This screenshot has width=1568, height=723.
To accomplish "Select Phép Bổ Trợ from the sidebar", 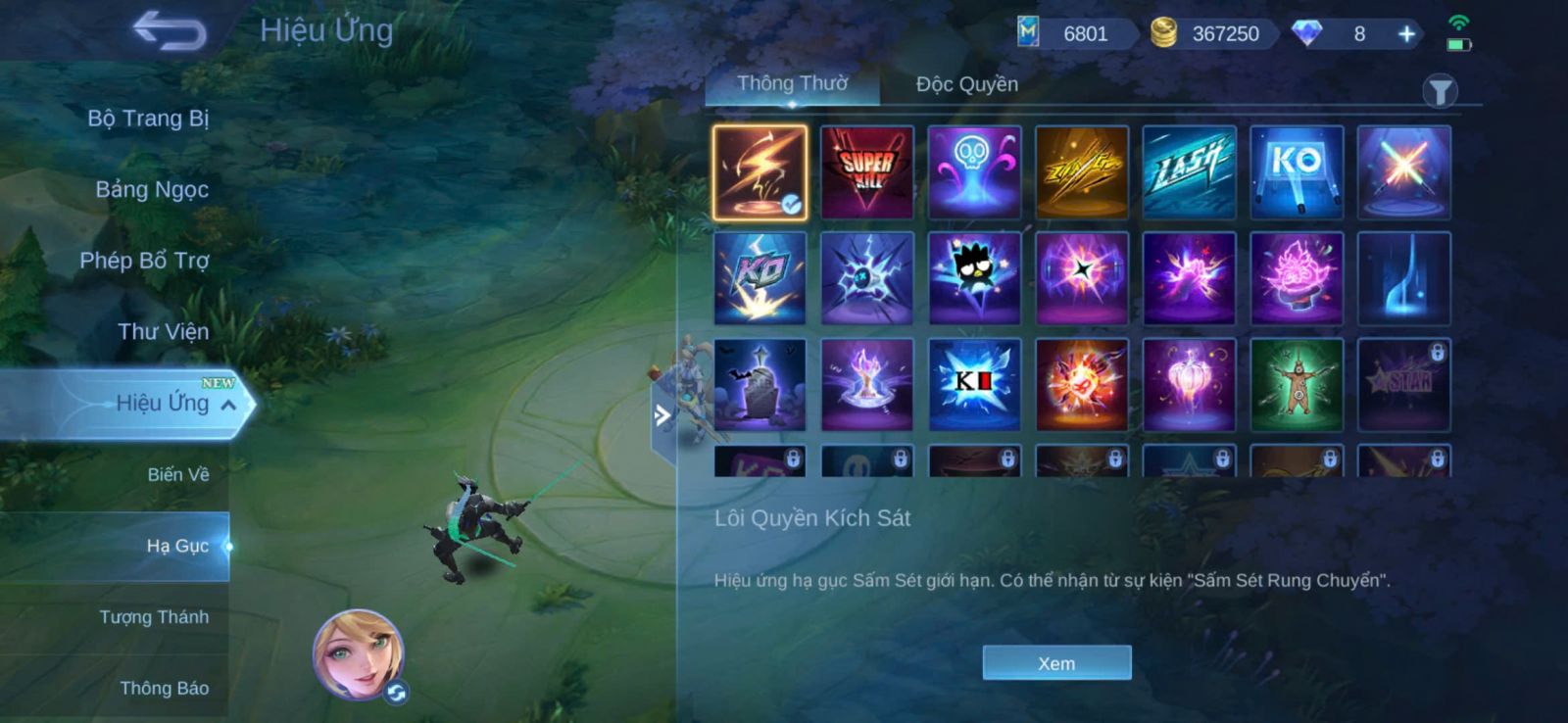I will [x=144, y=261].
